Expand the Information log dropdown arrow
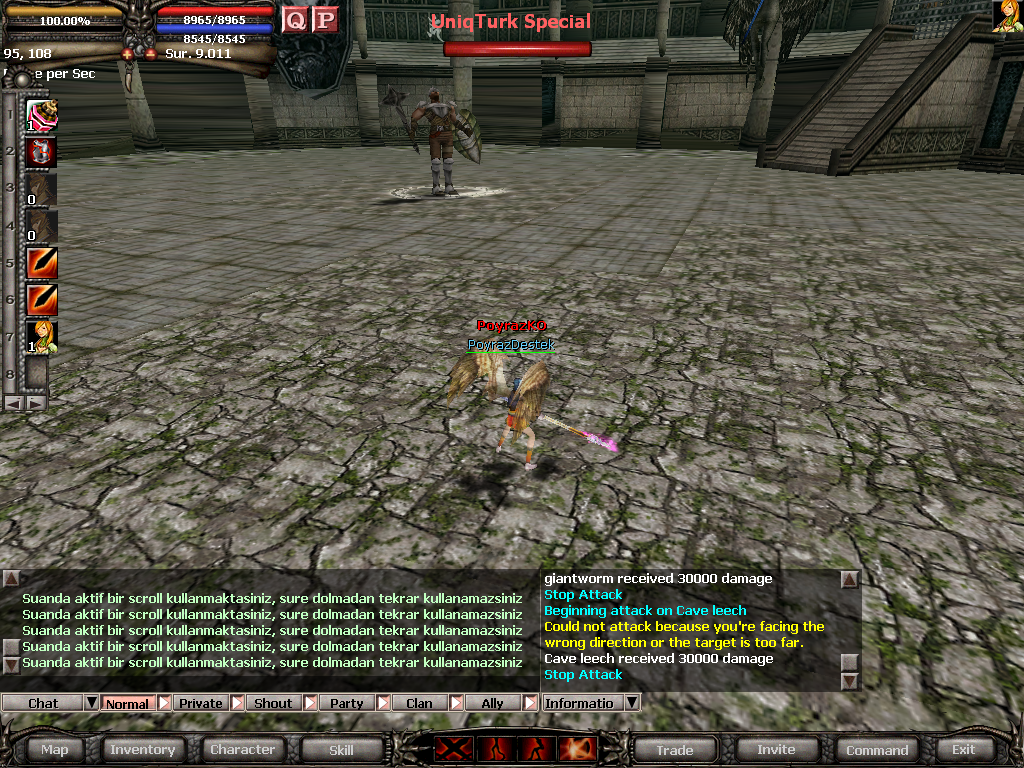Viewport: 1024px width, 768px height. (631, 703)
